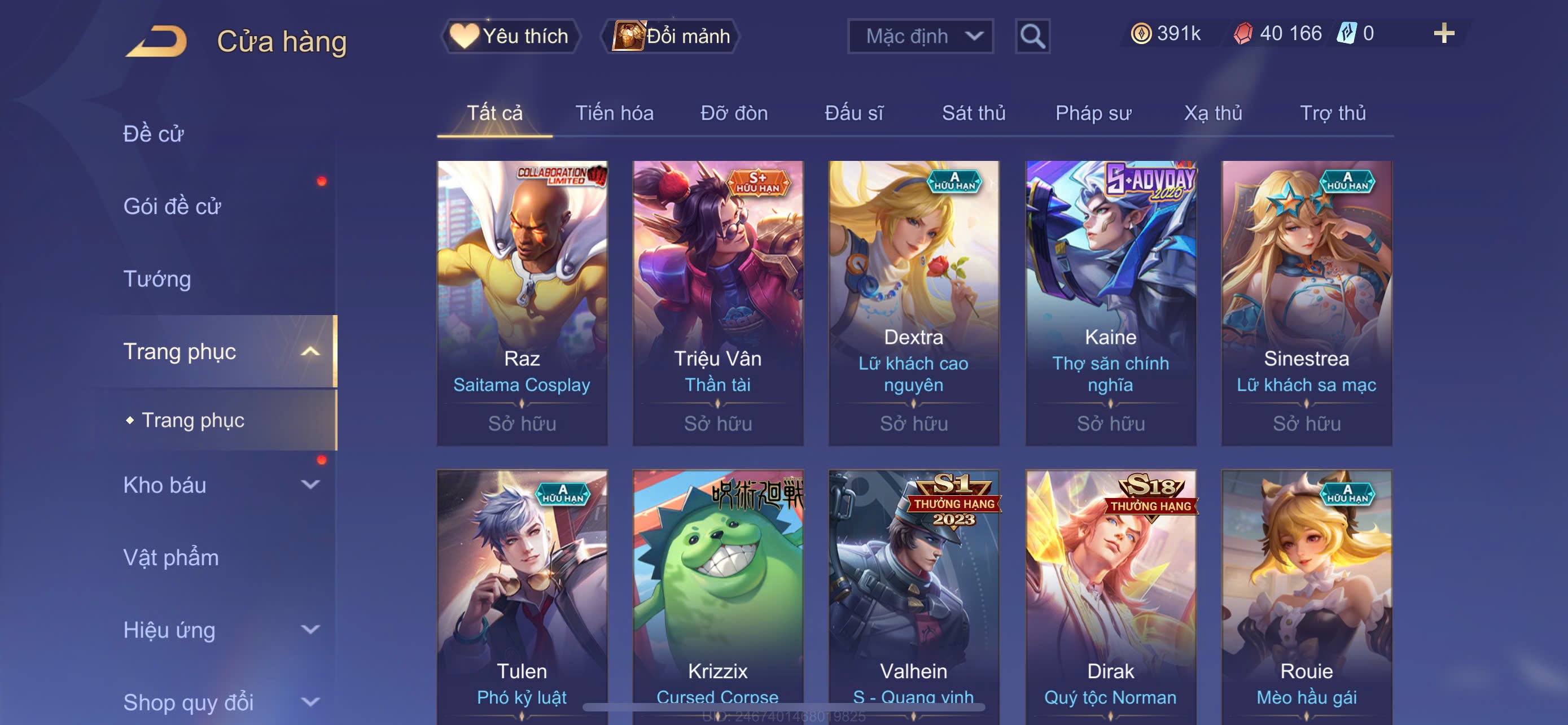Show the Sát thủ category
Screen dimensions: 1568x725
[973, 113]
